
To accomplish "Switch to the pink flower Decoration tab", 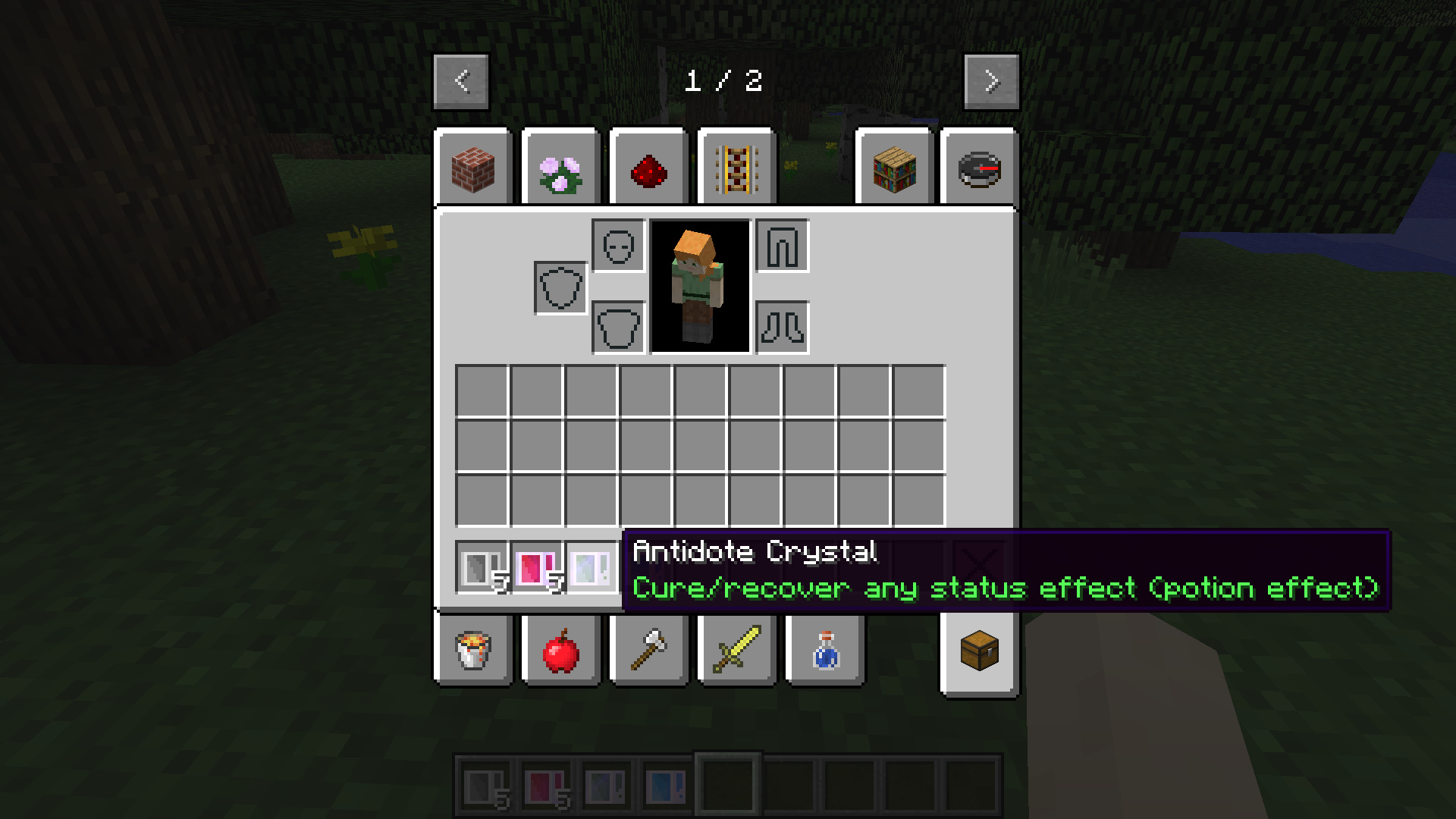I will point(561,170).
